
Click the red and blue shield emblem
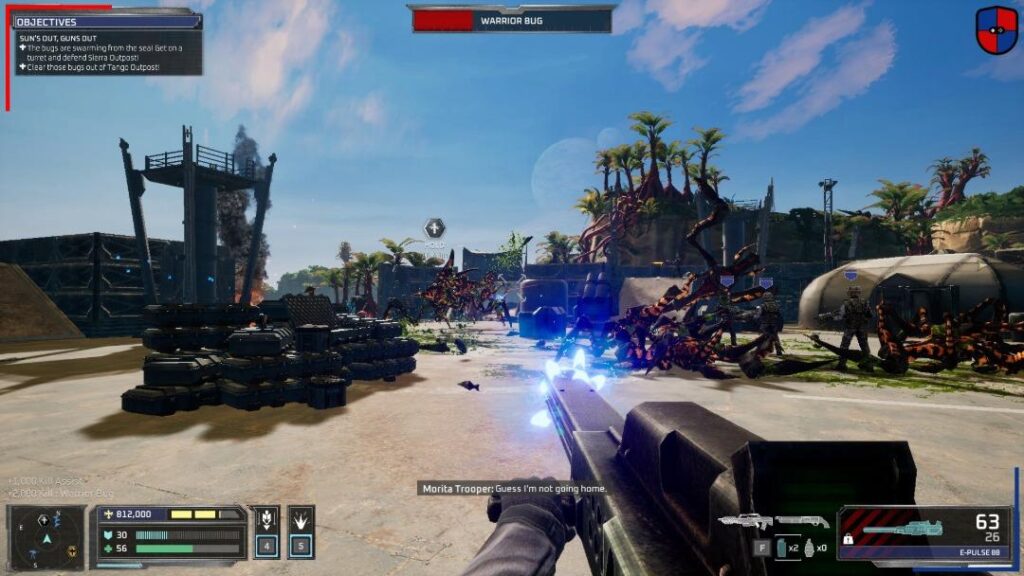click(996, 30)
